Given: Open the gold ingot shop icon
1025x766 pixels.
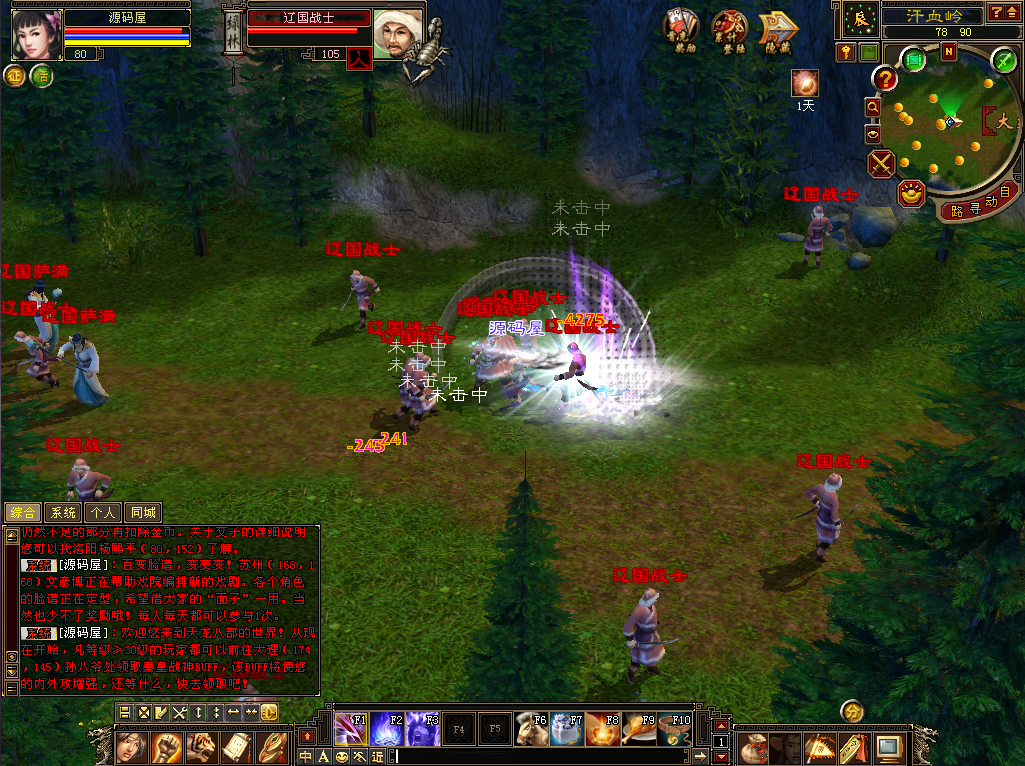Looking at the screenshot, I should [x=911, y=193].
